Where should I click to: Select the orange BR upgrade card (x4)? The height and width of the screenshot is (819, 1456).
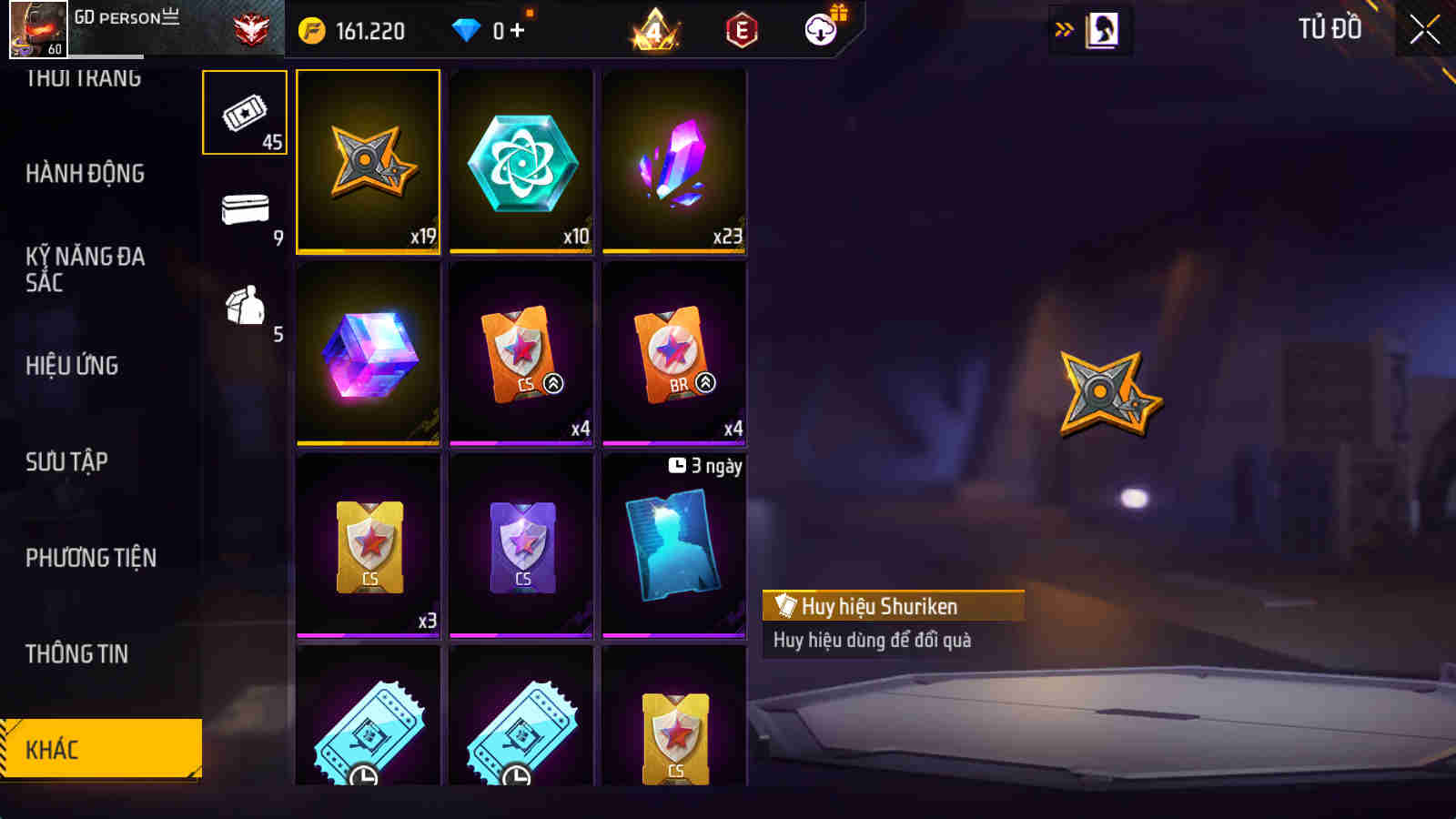click(x=672, y=353)
